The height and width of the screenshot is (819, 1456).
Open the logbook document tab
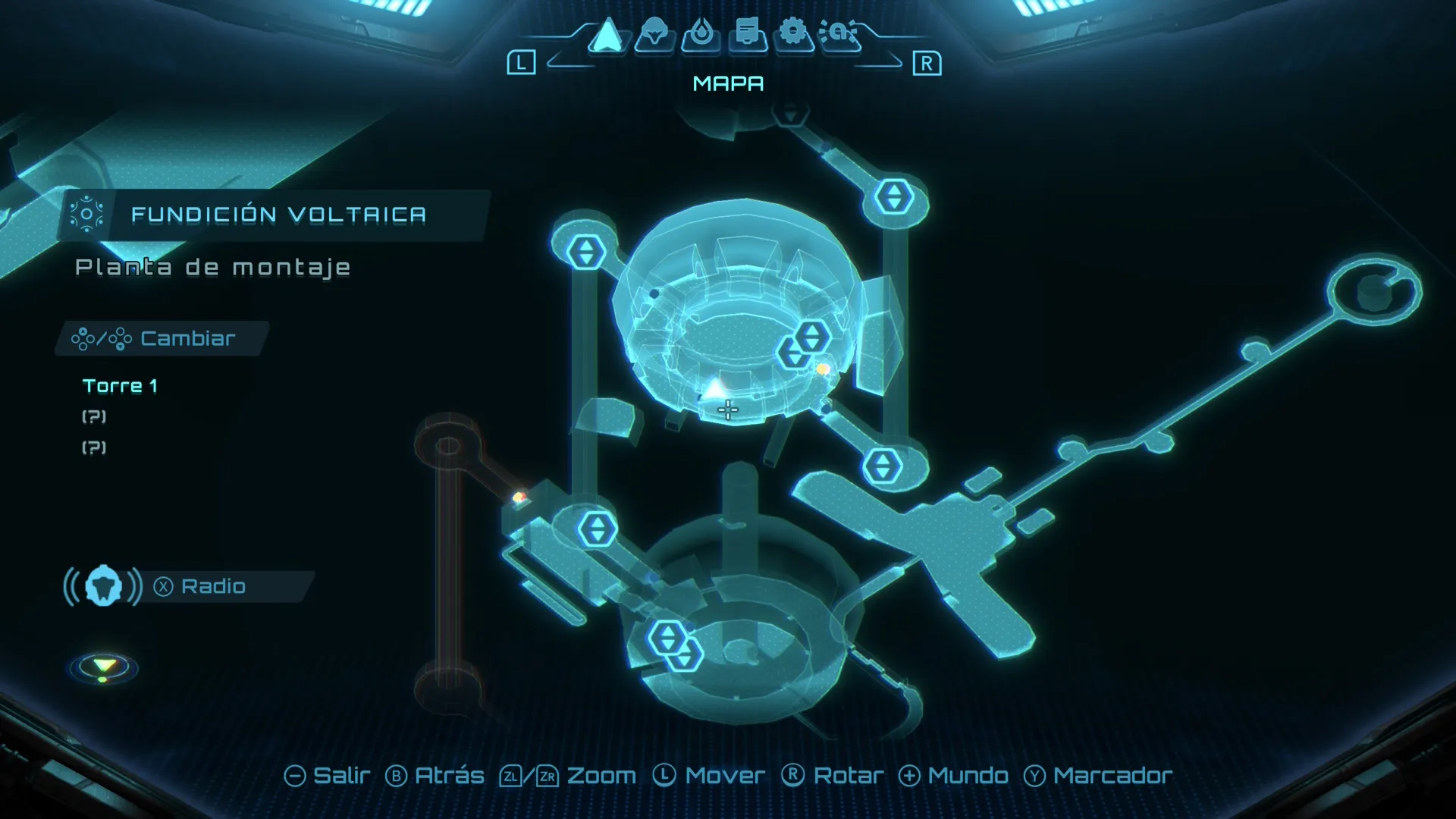coord(748,35)
